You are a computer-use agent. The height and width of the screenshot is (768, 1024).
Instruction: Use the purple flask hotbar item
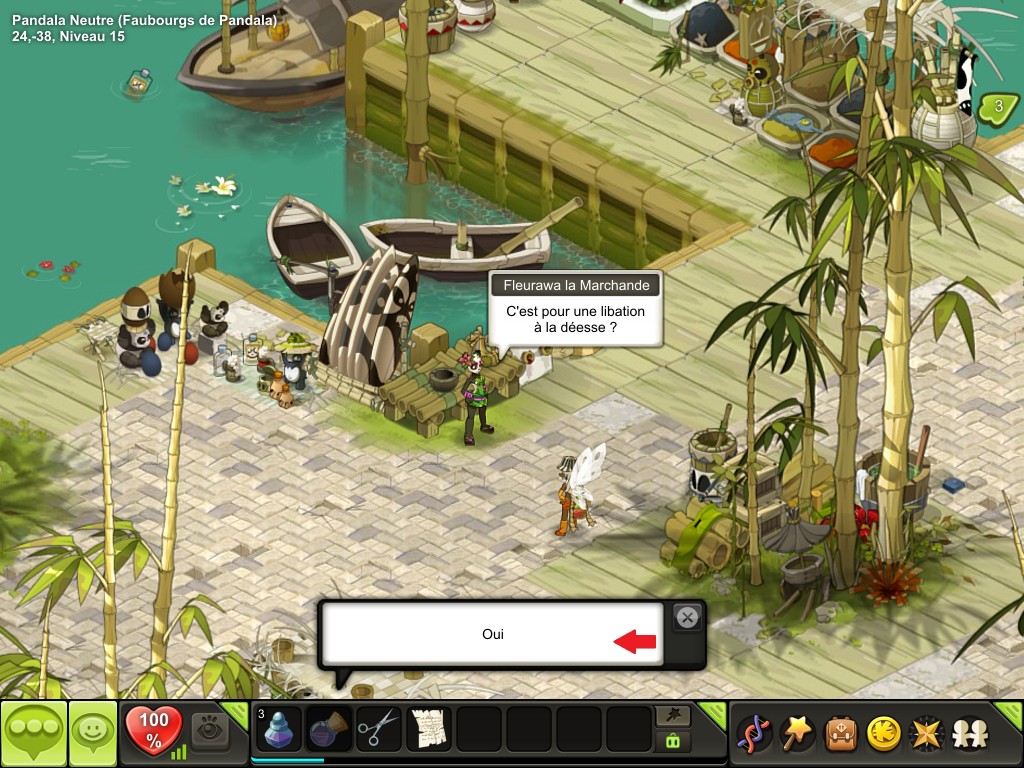point(328,729)
